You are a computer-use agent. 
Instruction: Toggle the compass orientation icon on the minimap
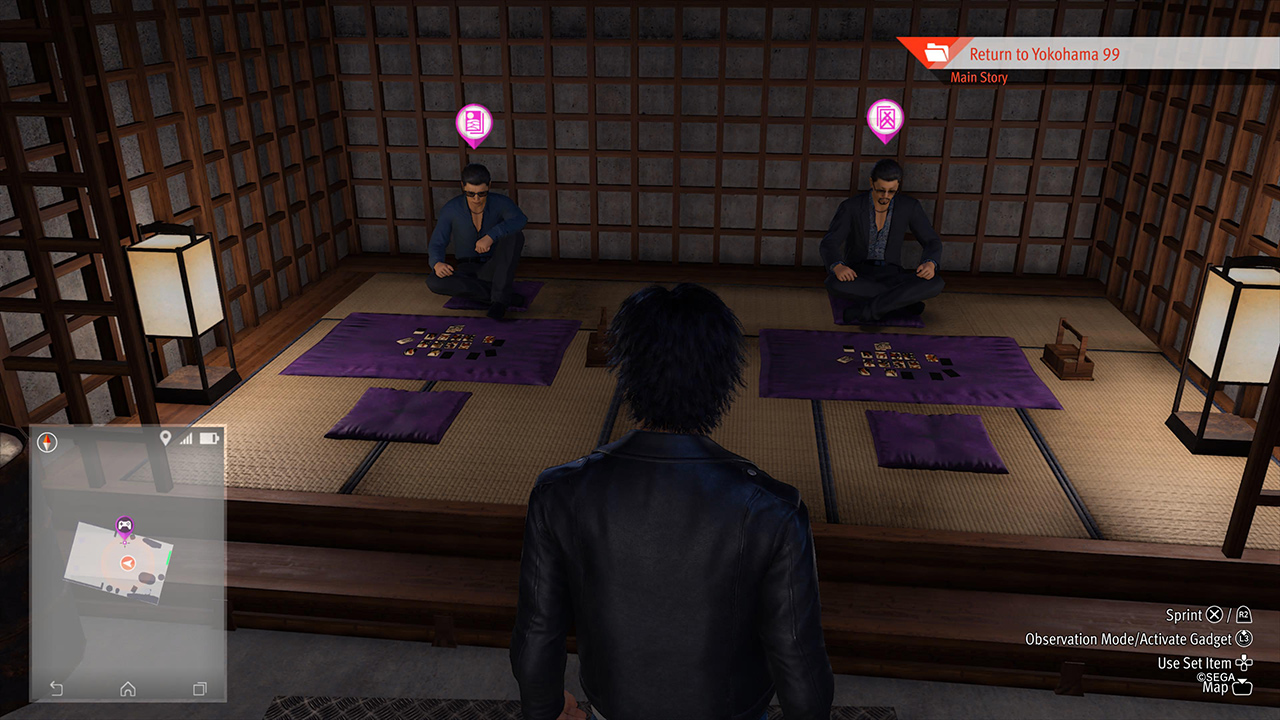tap(46, 441)
